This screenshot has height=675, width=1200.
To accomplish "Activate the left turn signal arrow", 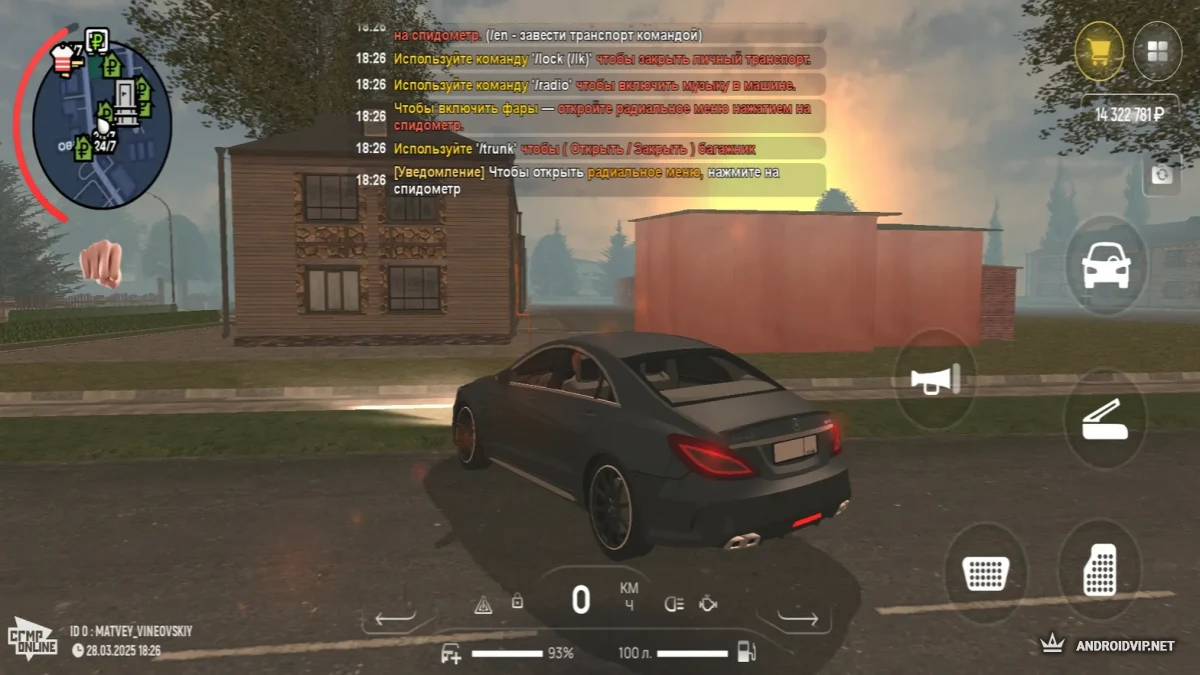I will pyautogui.click(x=395, y=619).
